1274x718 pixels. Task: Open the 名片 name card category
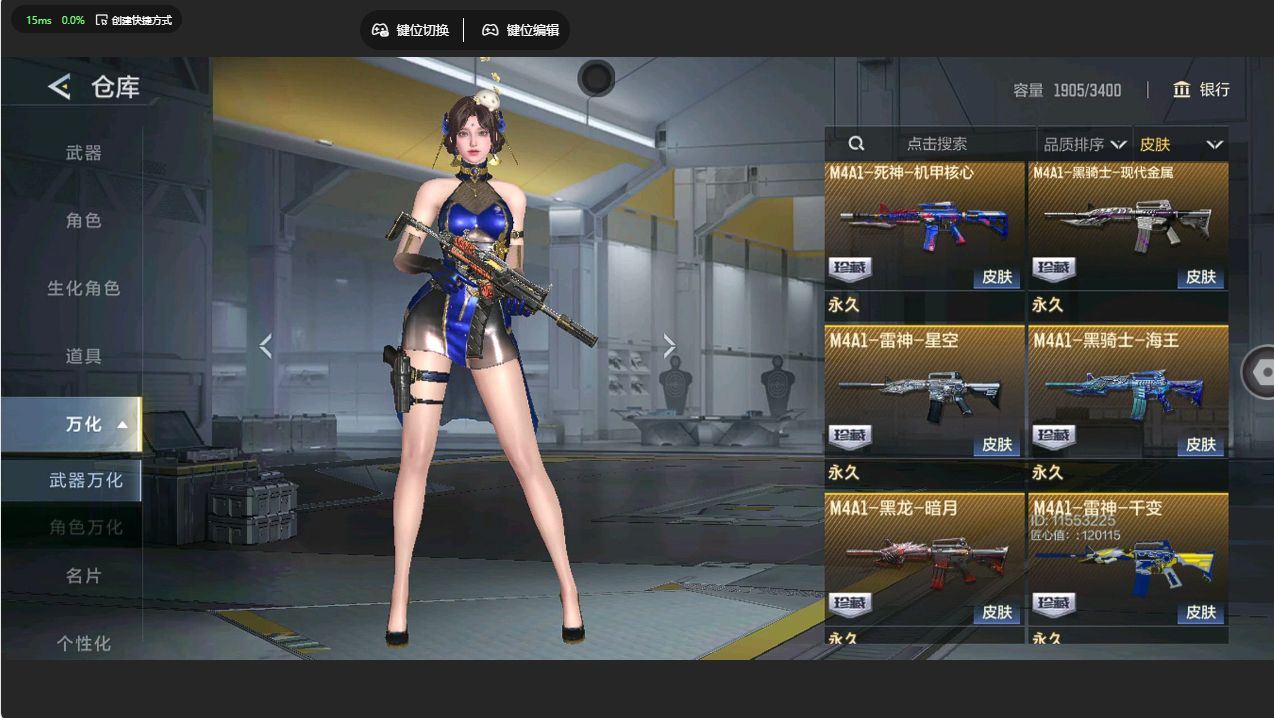pyautogui.click(x=84, y=576)
